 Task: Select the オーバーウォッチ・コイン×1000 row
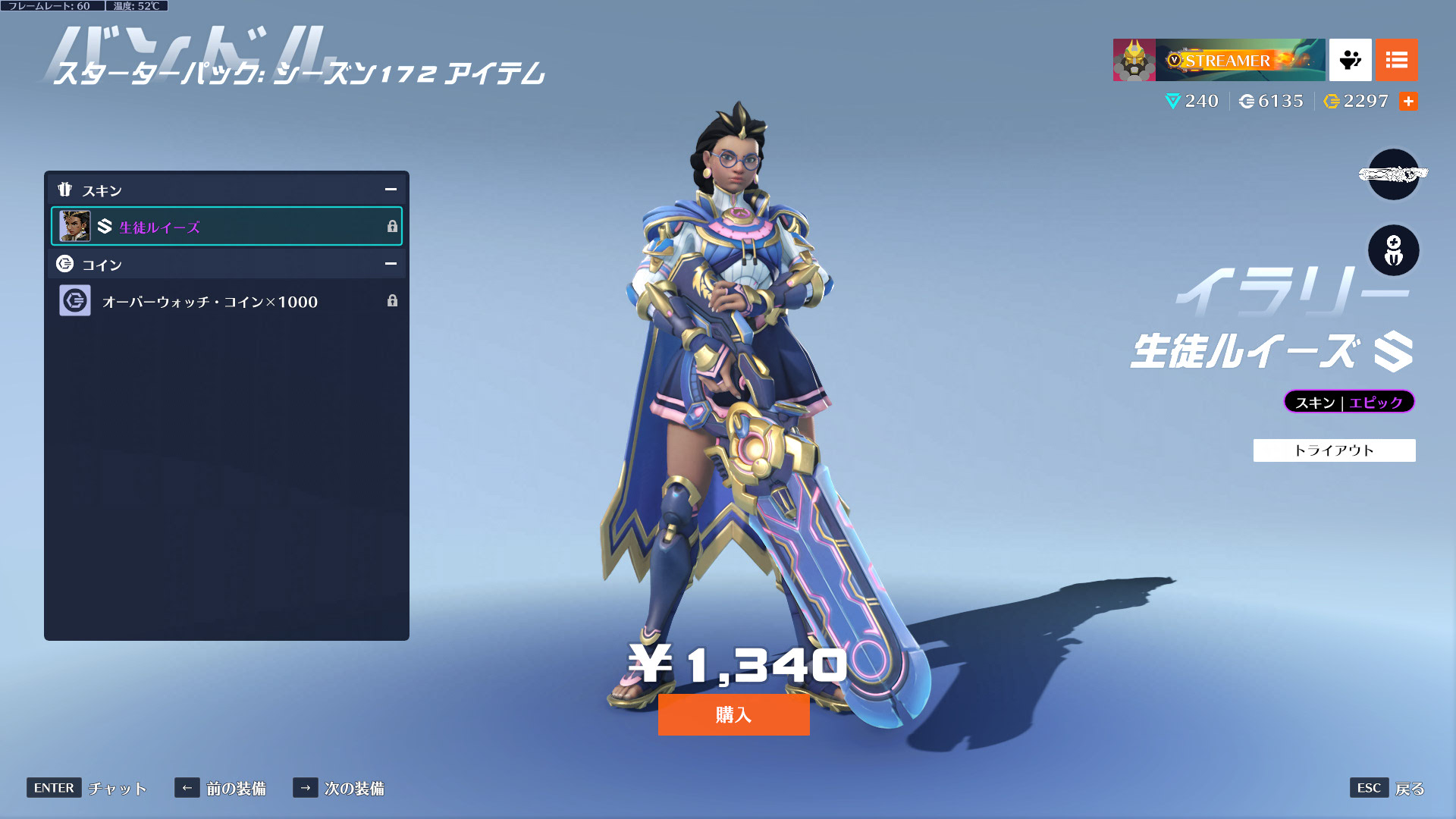pos(226,301)
